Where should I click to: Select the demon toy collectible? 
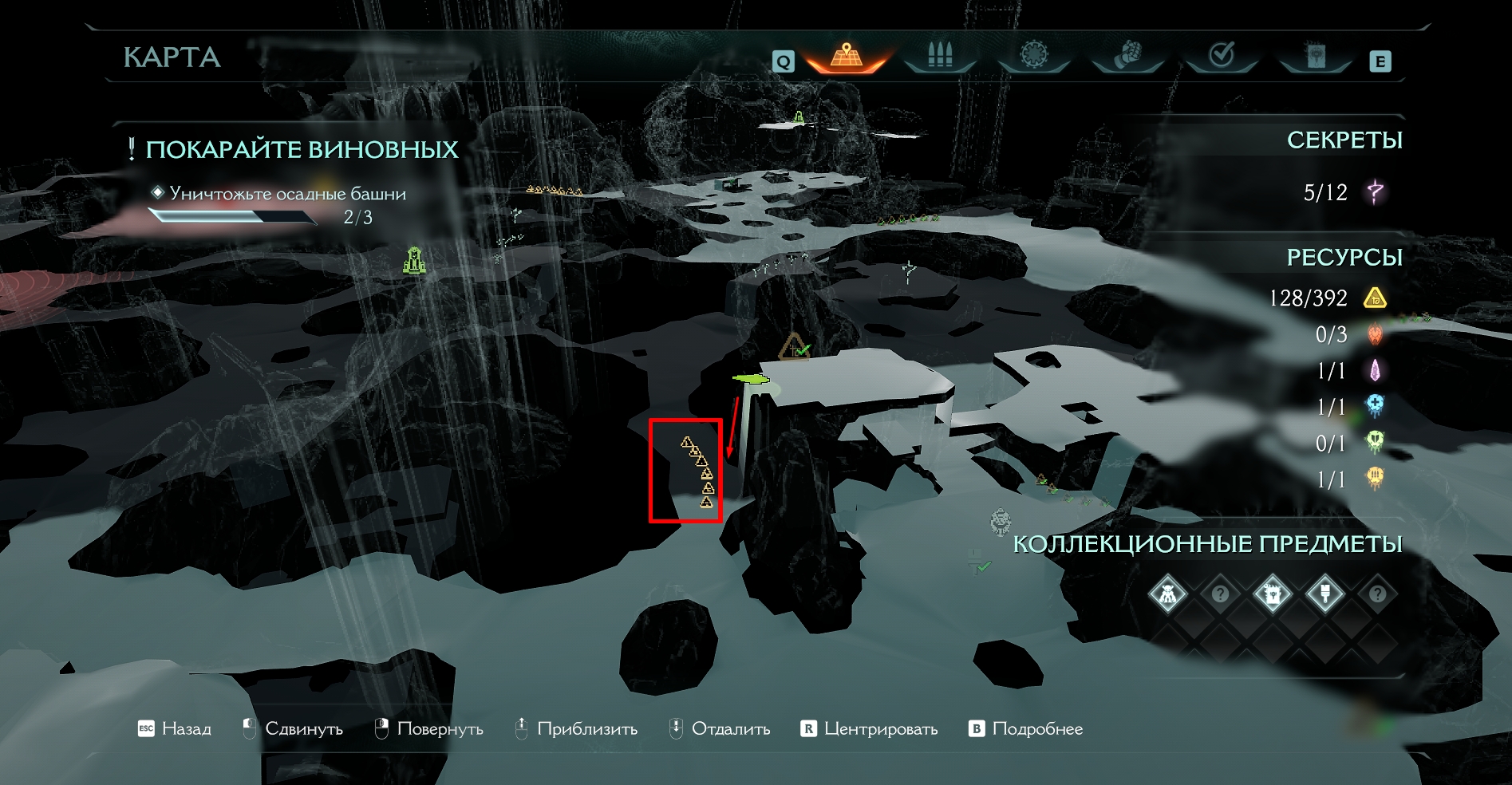coord(1167,594)
